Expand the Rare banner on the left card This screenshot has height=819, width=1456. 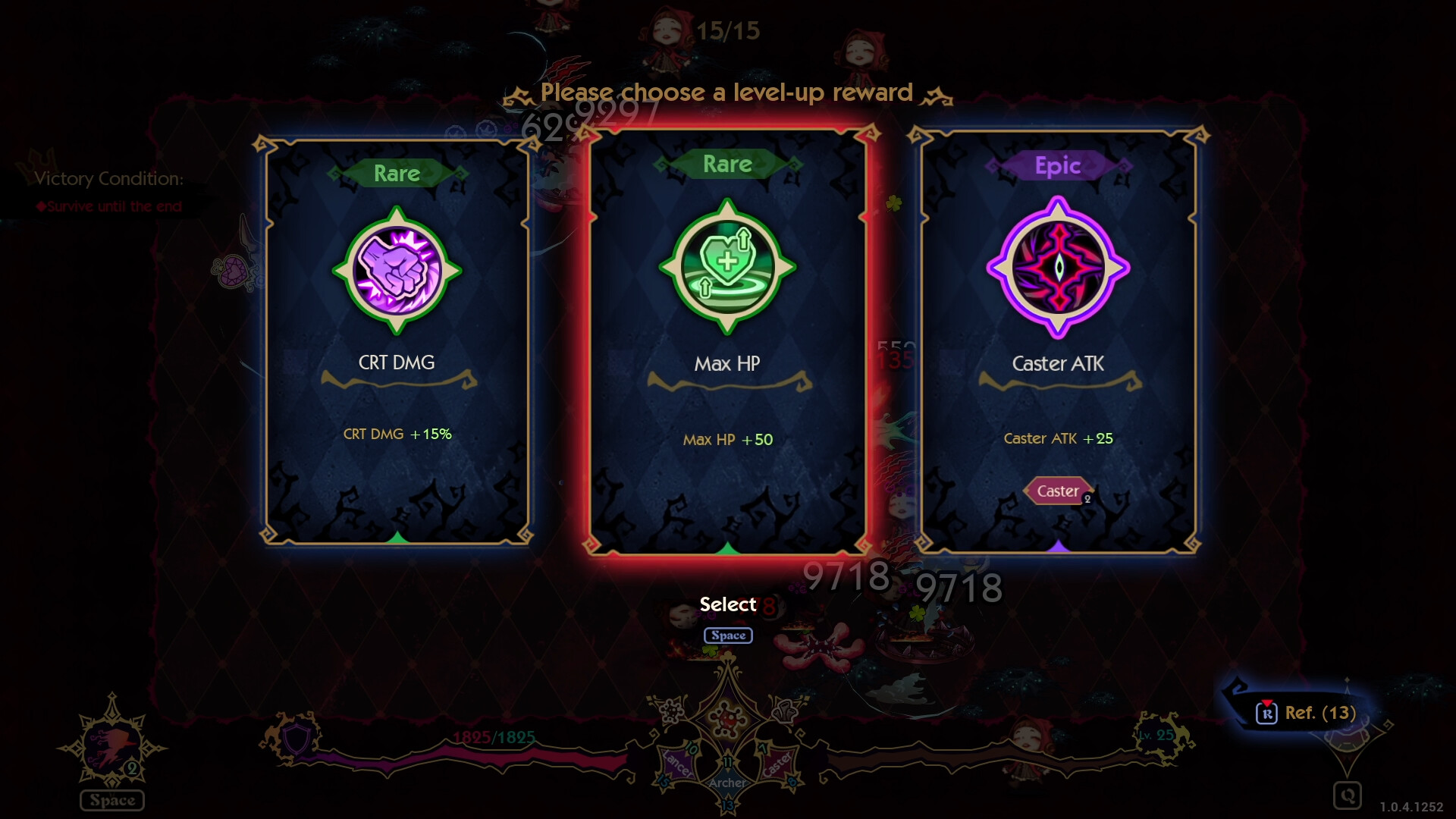tap(397, 173)
